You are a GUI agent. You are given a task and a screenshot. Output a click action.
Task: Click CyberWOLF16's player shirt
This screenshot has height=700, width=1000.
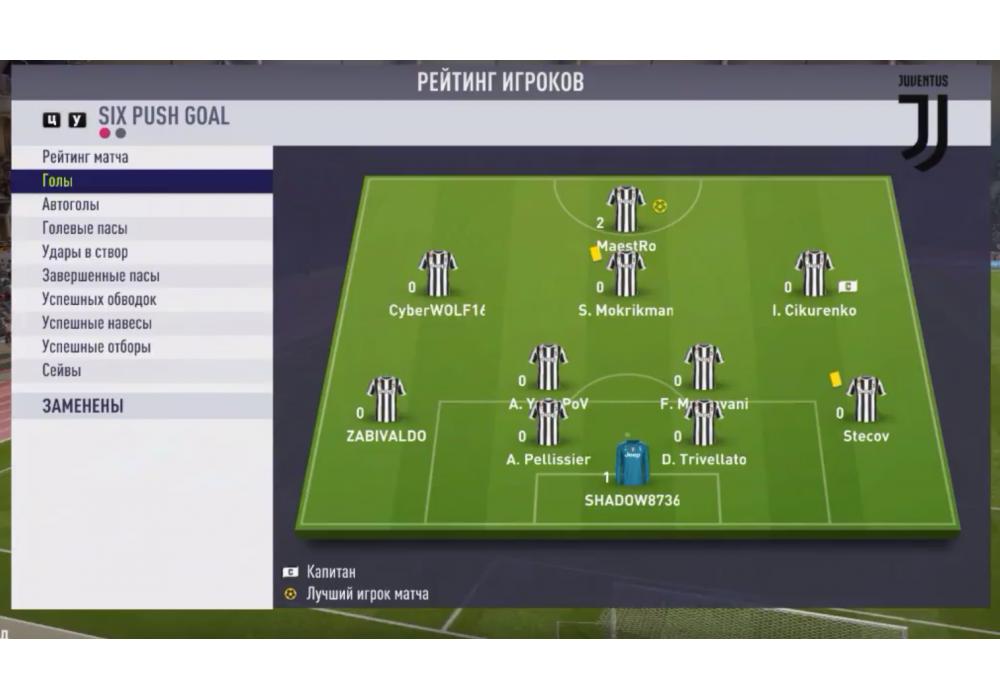point(438,274)
